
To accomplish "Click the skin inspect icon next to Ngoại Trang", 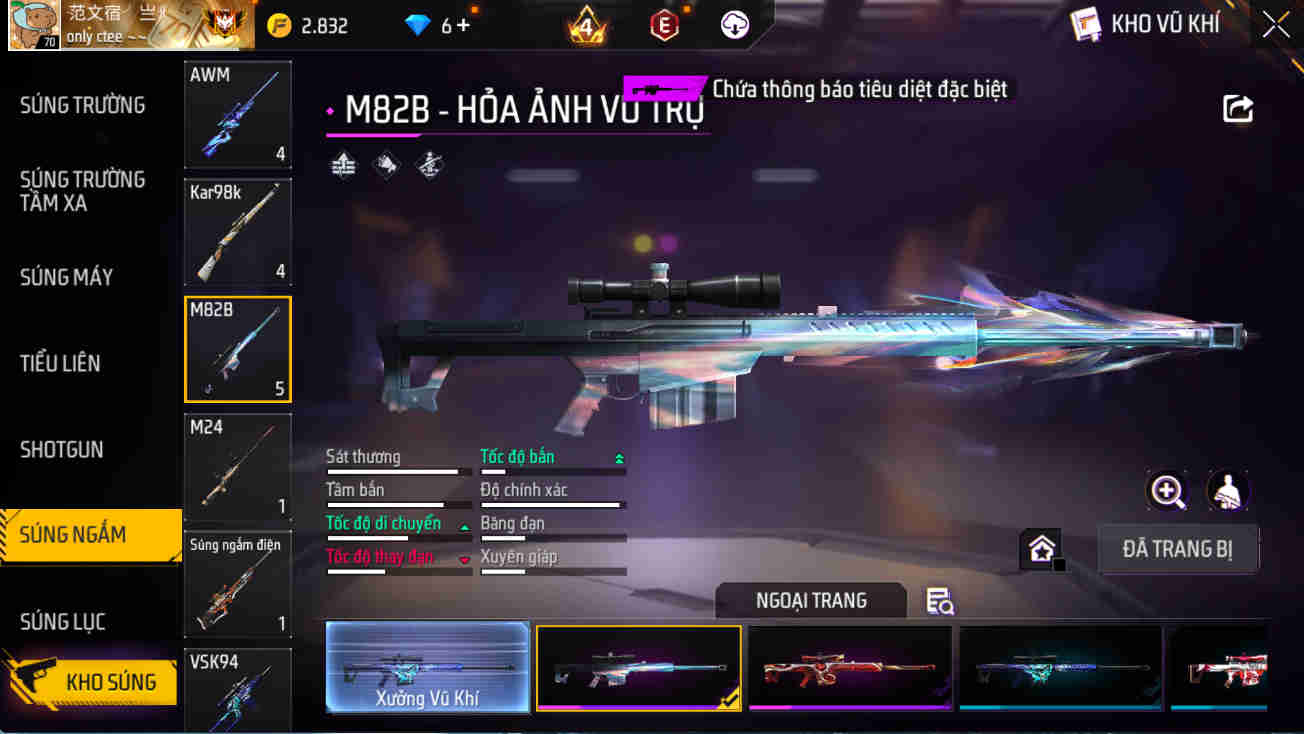I will click(x=938, y=601).
